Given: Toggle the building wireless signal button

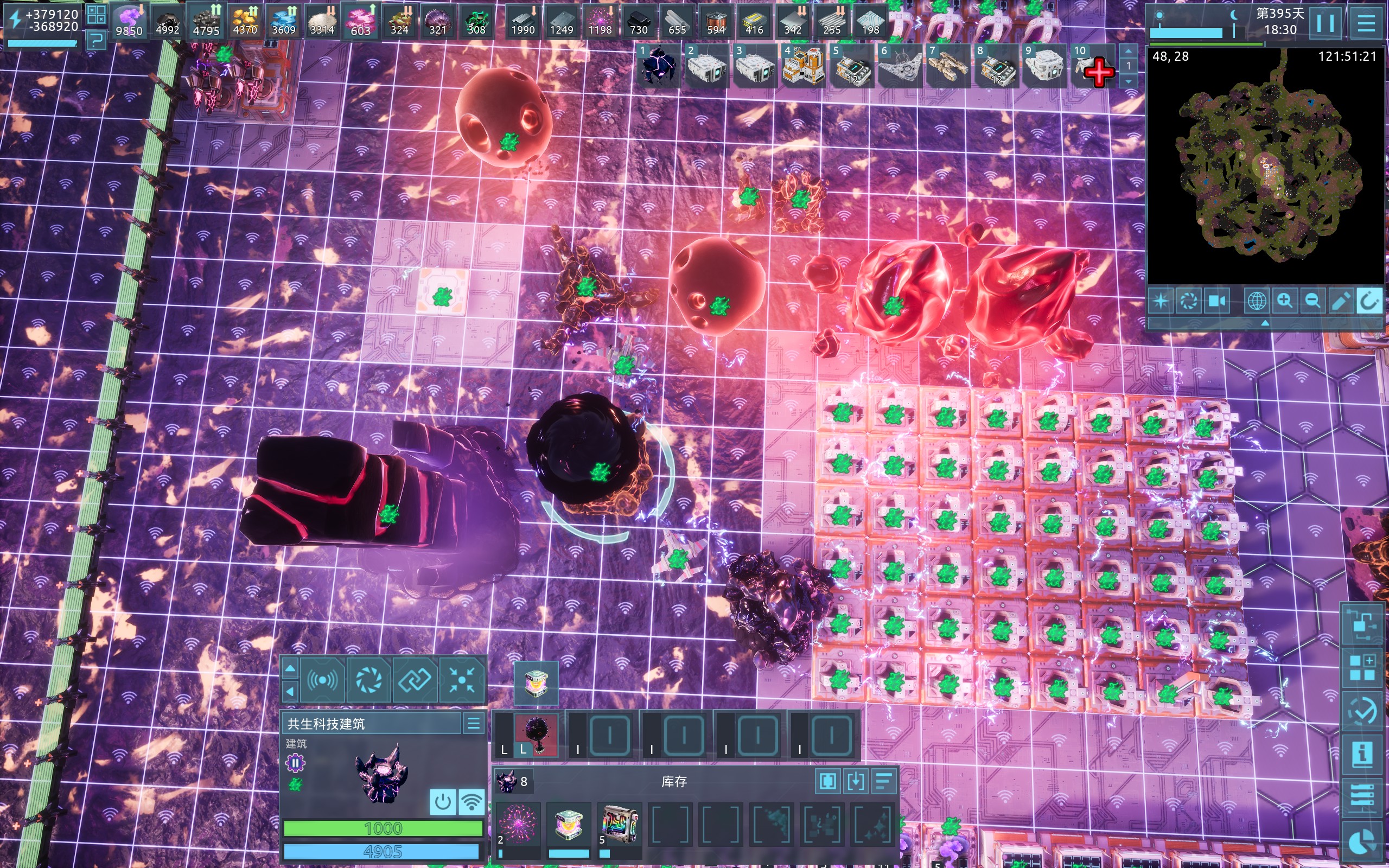Looking at the screenshot, I should [x=471, y=801].
